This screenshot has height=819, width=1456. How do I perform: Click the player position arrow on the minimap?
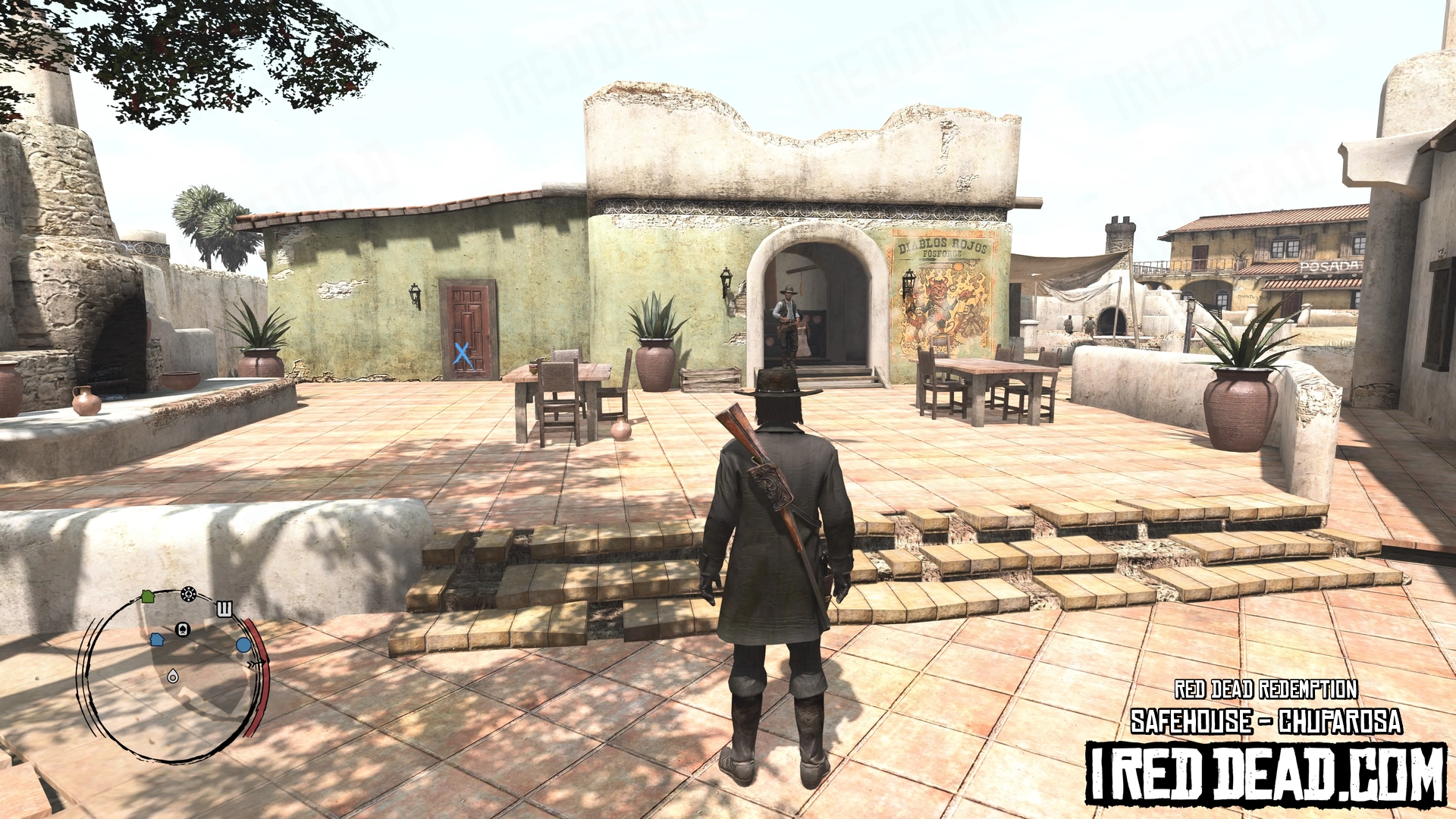[x=173, y=676]
